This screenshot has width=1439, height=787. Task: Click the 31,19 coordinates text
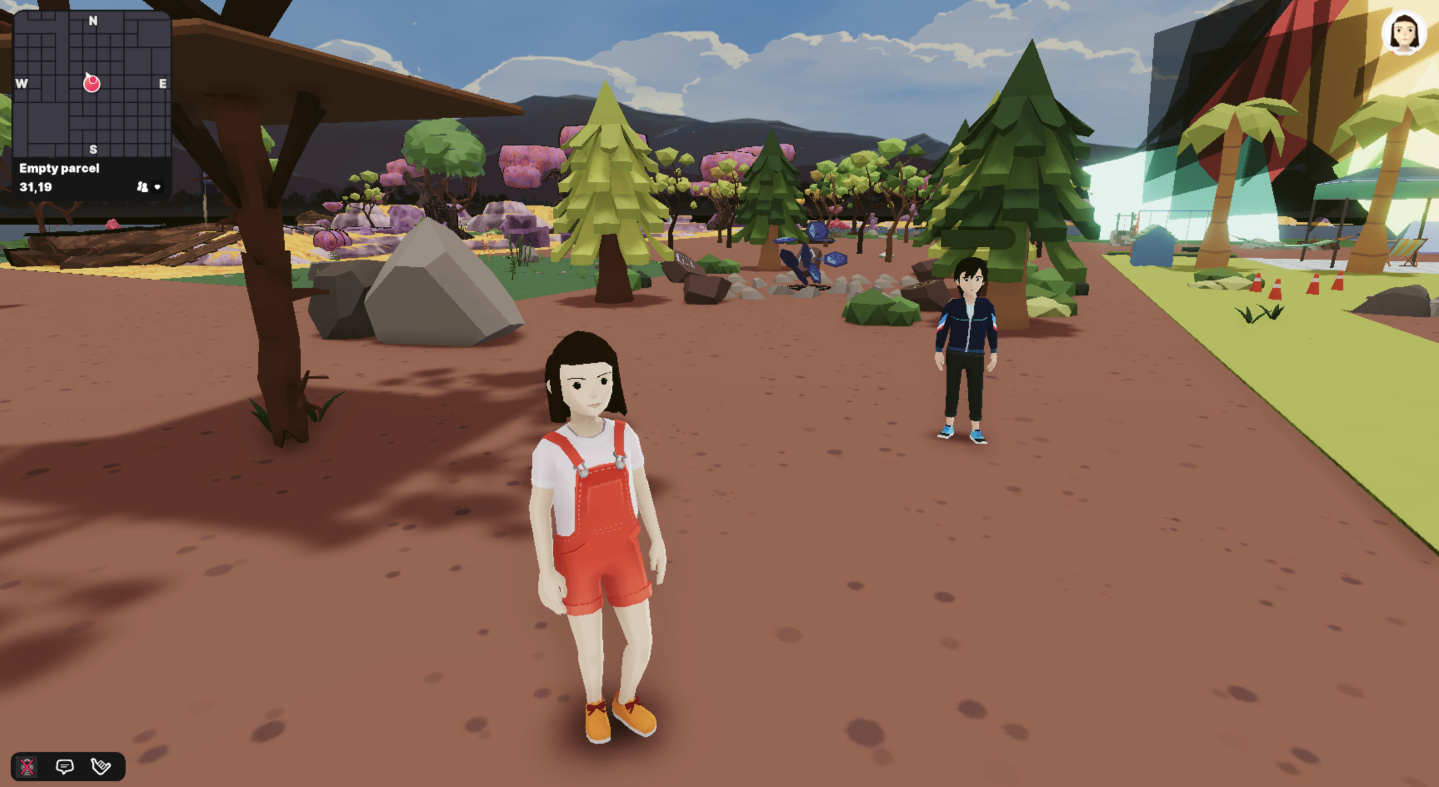coord(36,187)
